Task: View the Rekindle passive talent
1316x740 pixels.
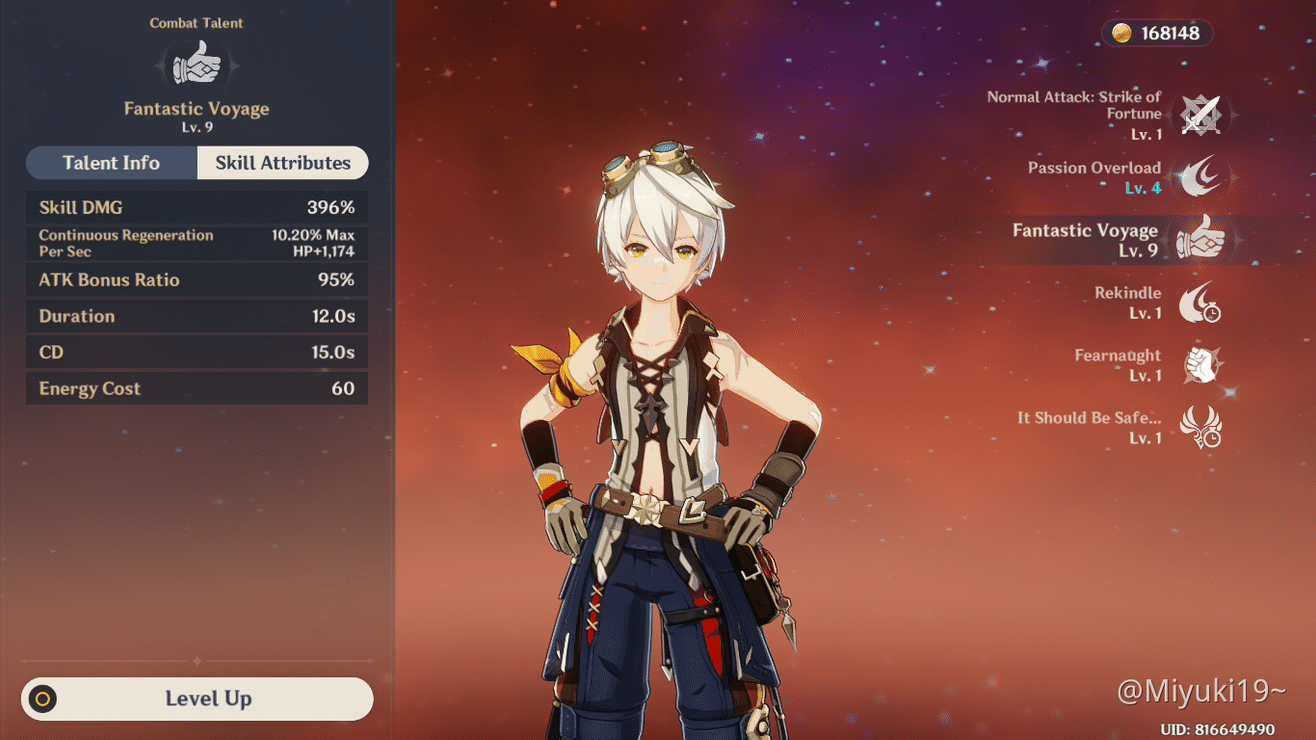Action: (x=1200, y=302)
